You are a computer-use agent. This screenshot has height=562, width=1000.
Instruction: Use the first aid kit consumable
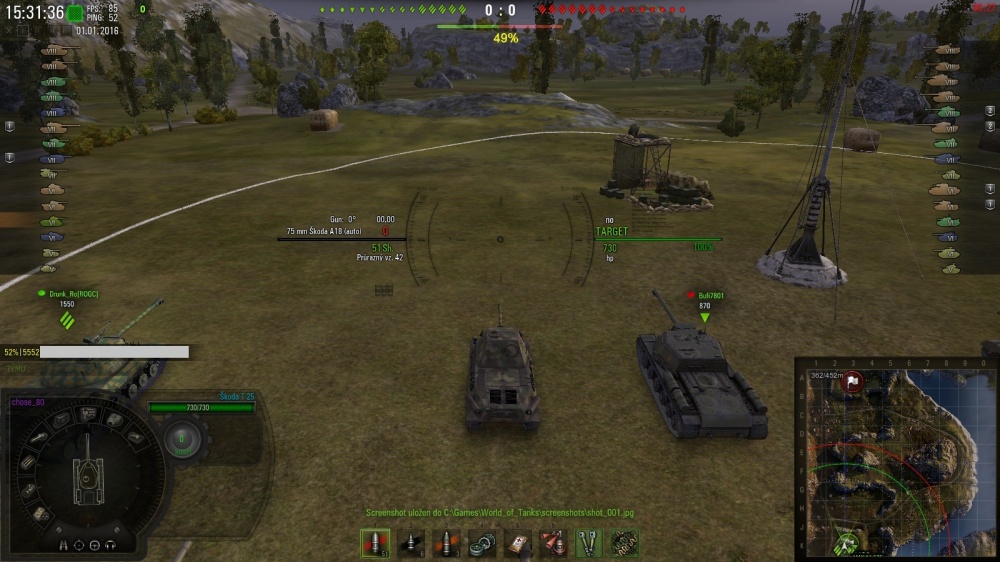(517, 544)
